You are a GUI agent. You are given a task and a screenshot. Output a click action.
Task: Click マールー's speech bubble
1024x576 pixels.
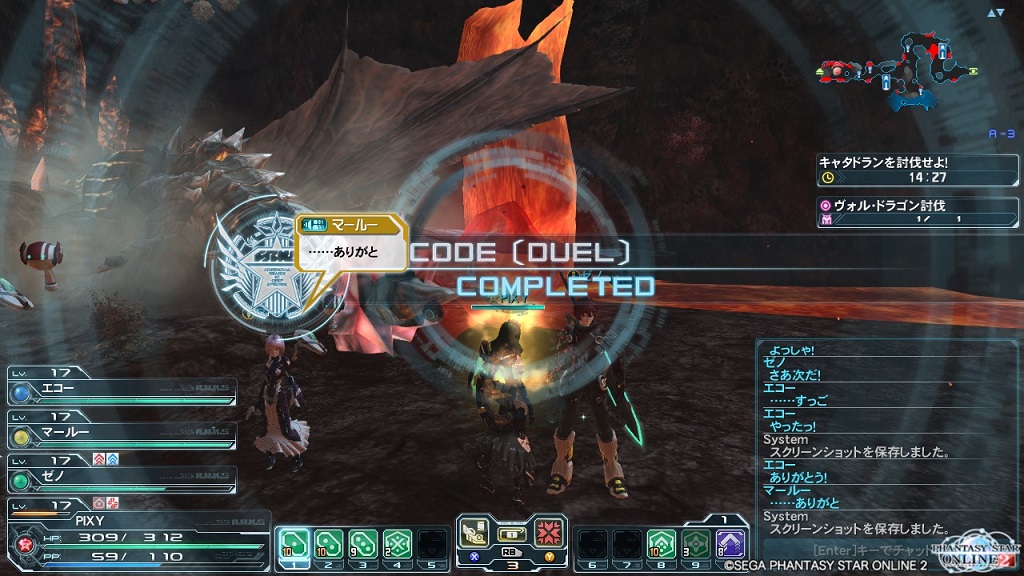(x=350, y=245)
